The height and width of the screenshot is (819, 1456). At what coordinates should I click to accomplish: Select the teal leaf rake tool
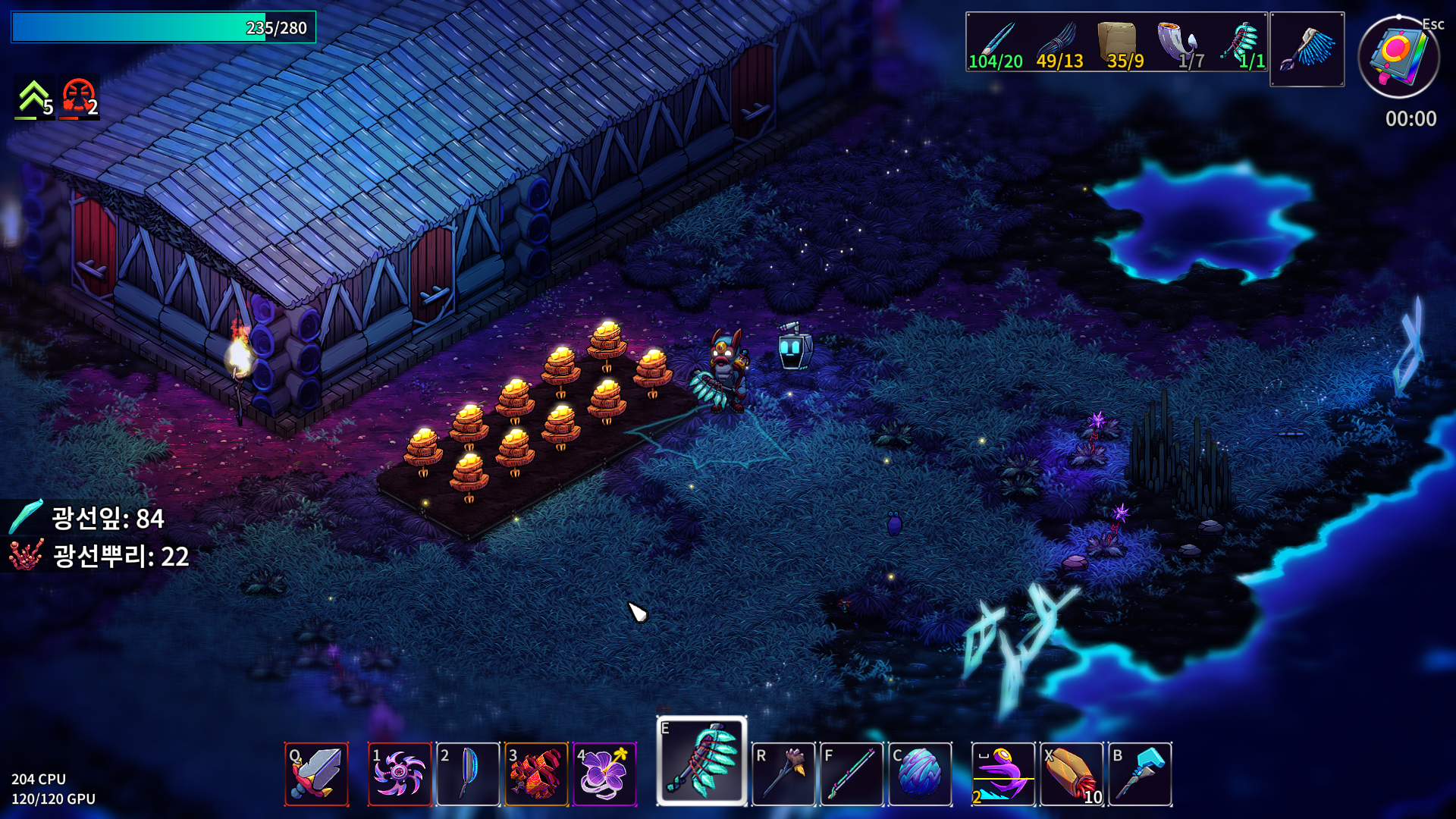pyautogui.click(x=701, y=761)
